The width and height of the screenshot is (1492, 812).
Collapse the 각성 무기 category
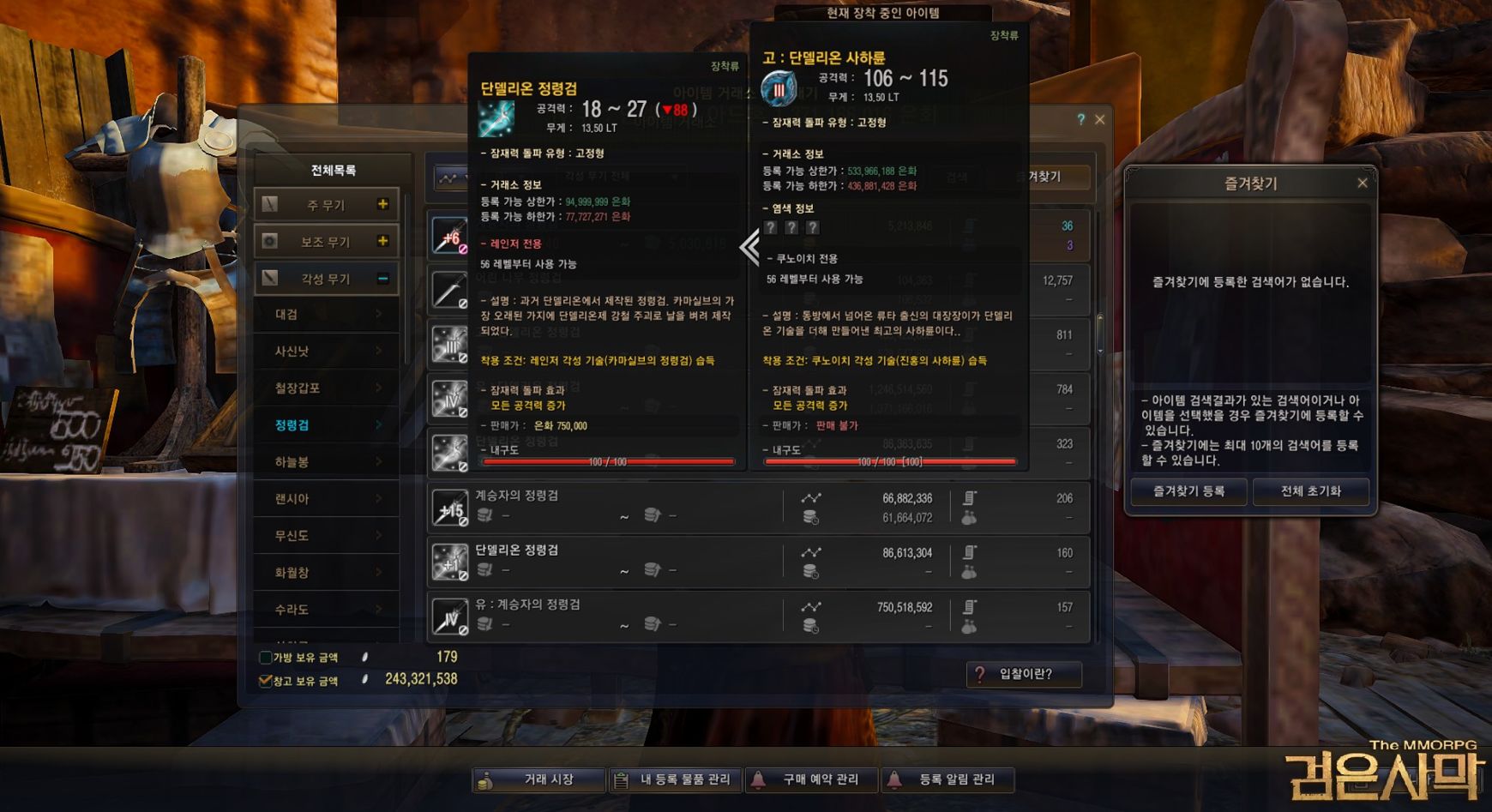tap(383, 278)
